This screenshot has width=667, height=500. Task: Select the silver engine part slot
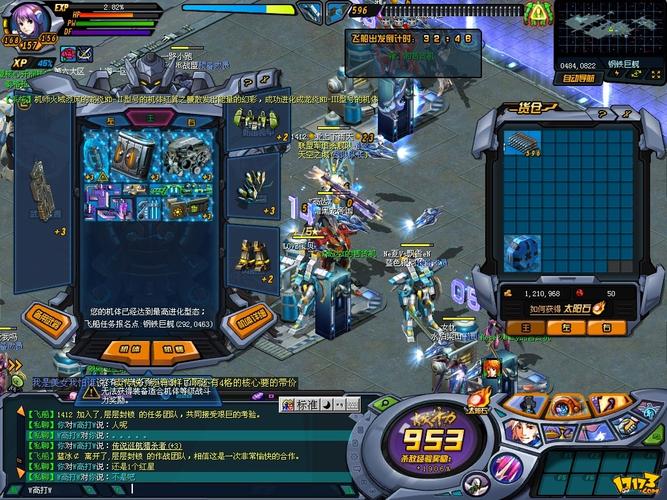click(187, 152)
